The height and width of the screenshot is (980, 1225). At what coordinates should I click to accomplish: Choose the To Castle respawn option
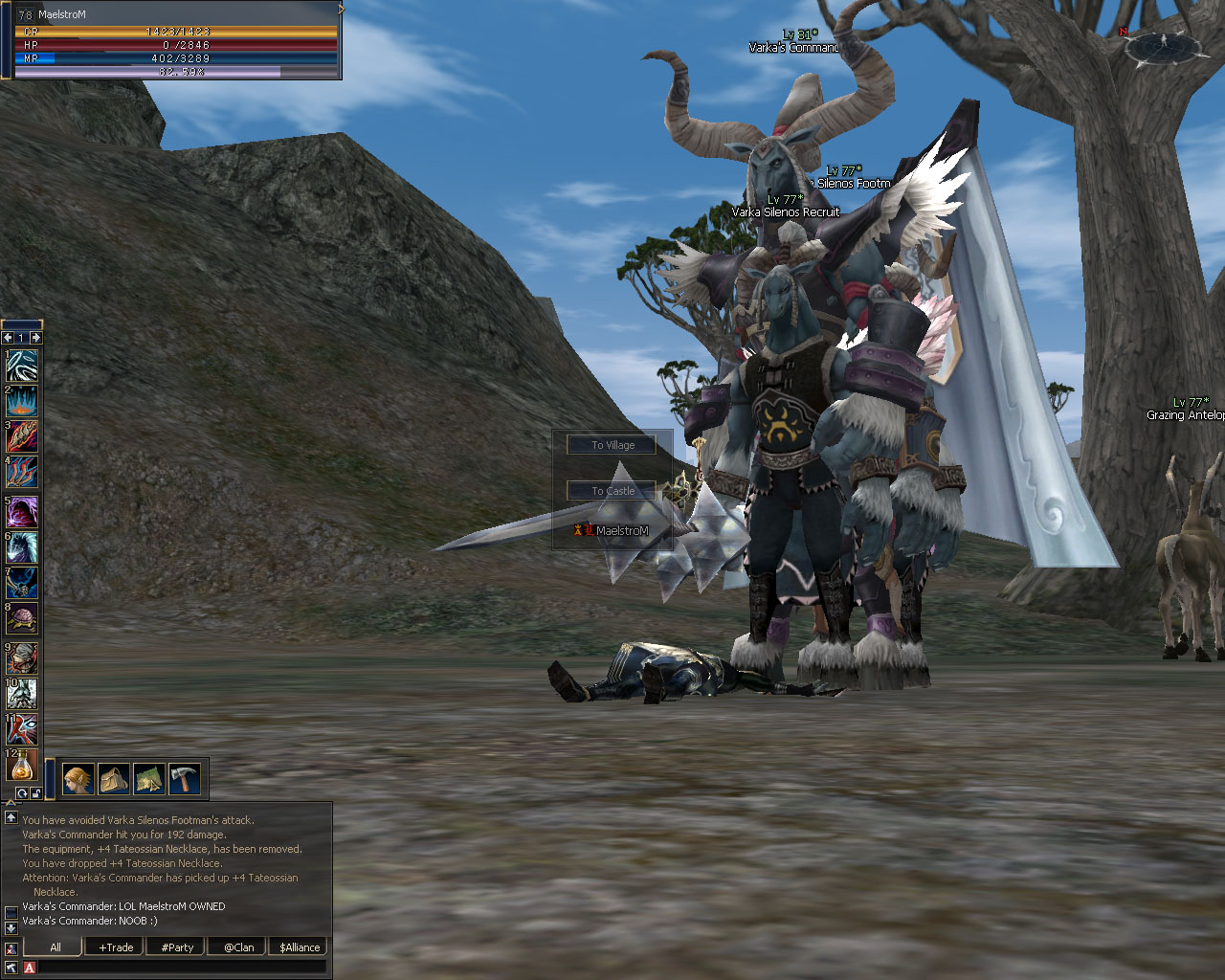(x=612, y=491)
